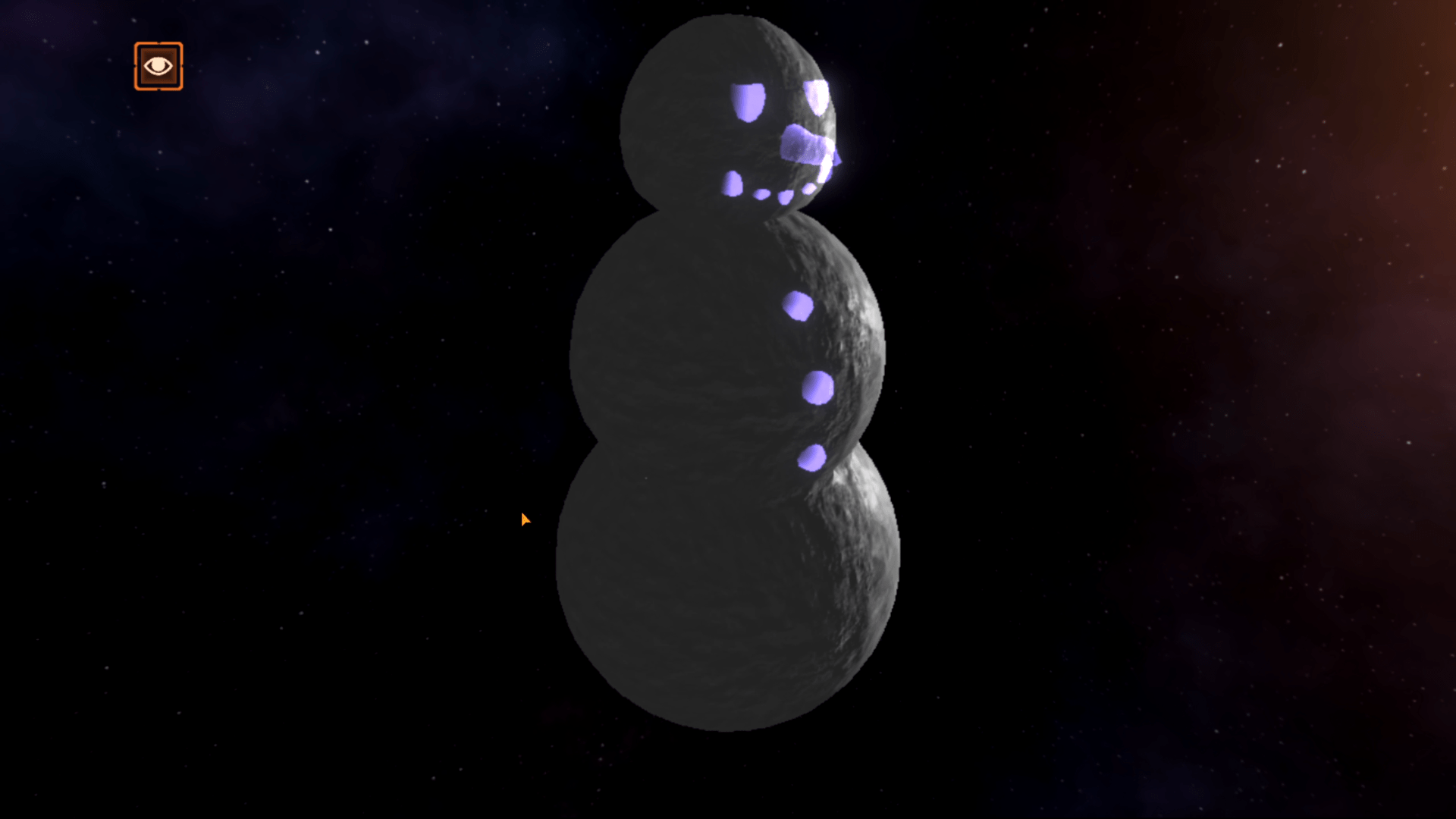
Task: Toggle the brightest mouth pebble on the right
Action: pos(810,189)
